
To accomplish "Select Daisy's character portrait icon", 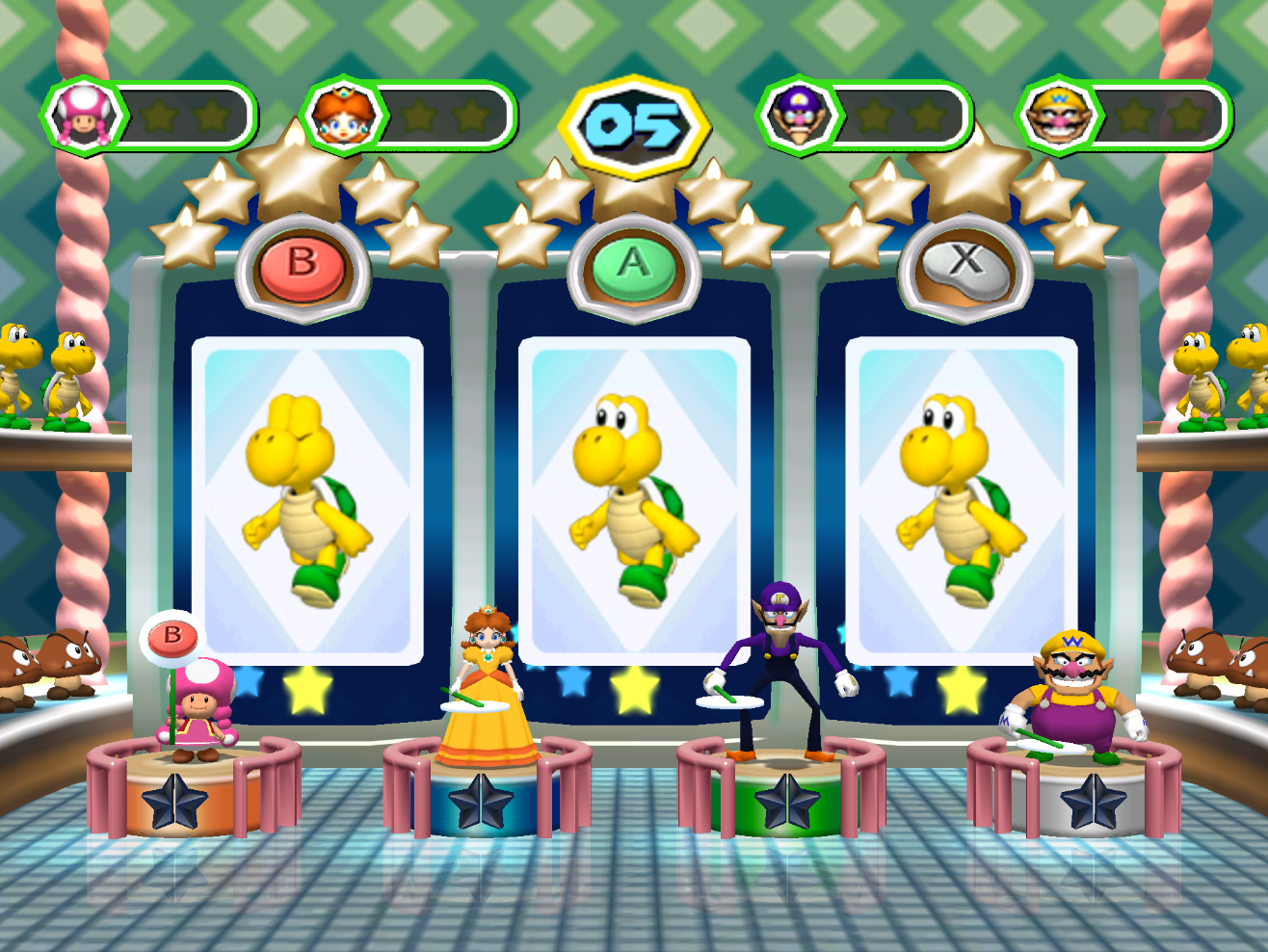I will [x=342, y=118].
